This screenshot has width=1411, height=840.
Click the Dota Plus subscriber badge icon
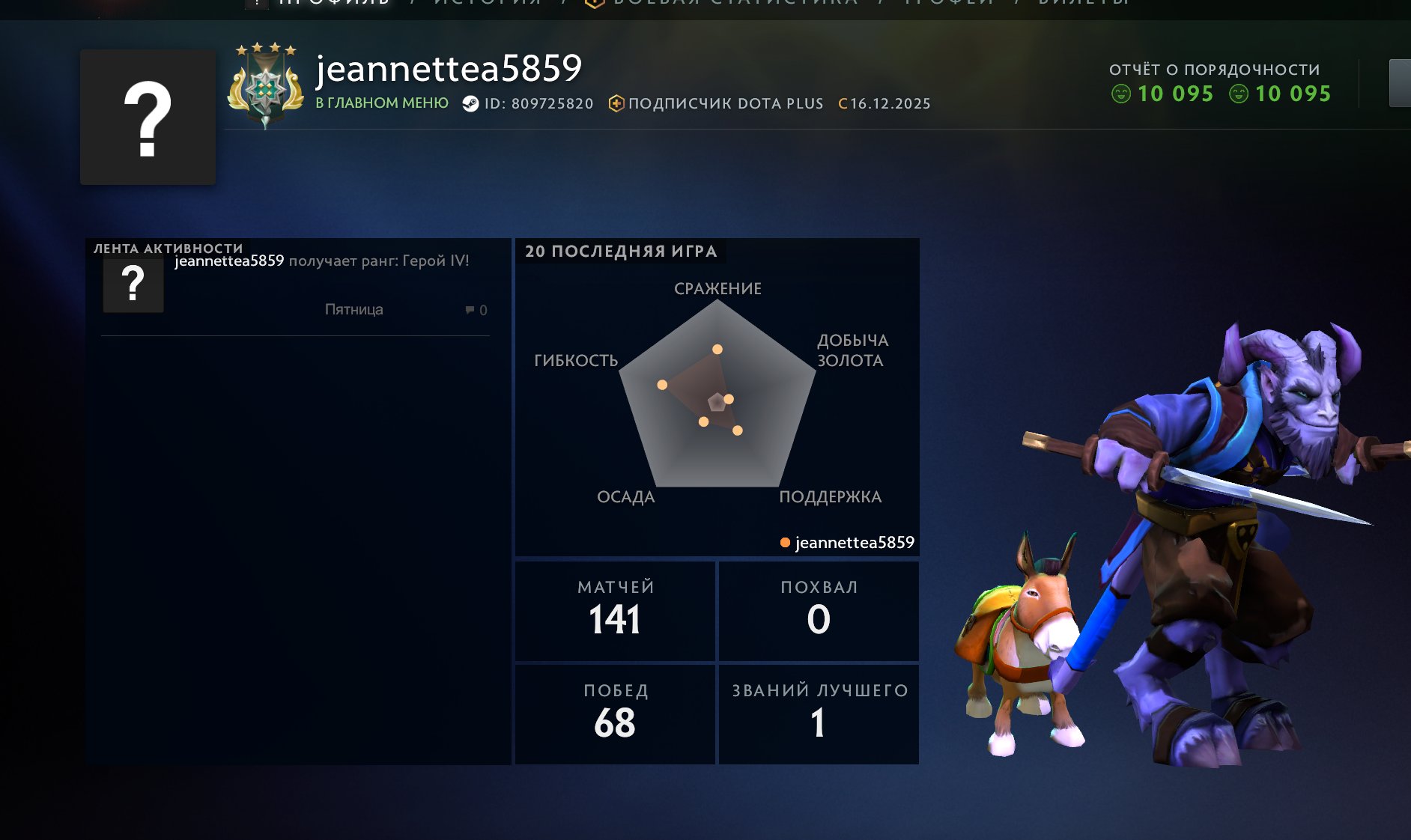[616, 103]
